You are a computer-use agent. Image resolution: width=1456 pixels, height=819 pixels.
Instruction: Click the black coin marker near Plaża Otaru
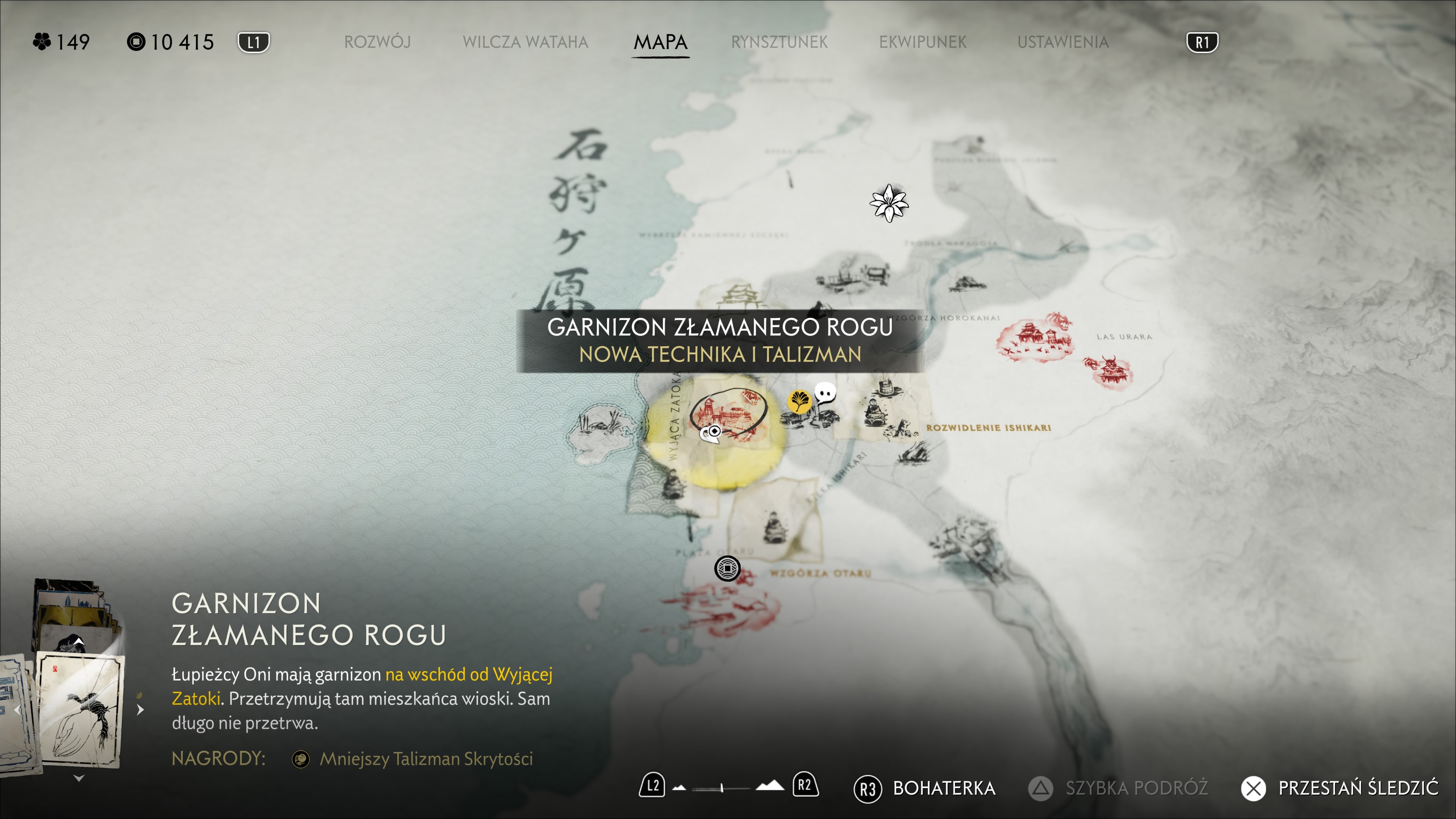pos(727,568)
